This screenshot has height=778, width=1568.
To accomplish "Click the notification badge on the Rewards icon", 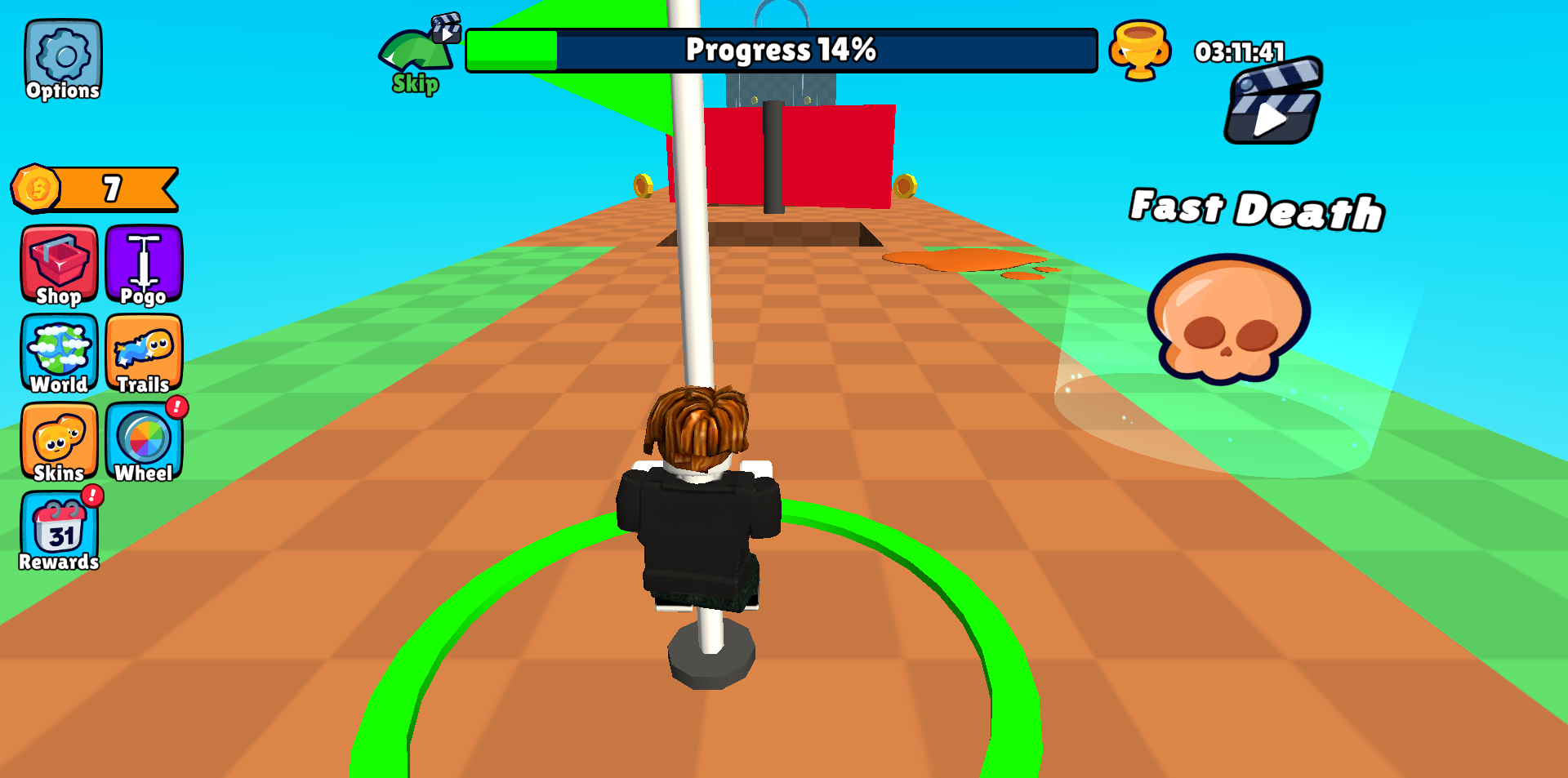I will point(93,496).
